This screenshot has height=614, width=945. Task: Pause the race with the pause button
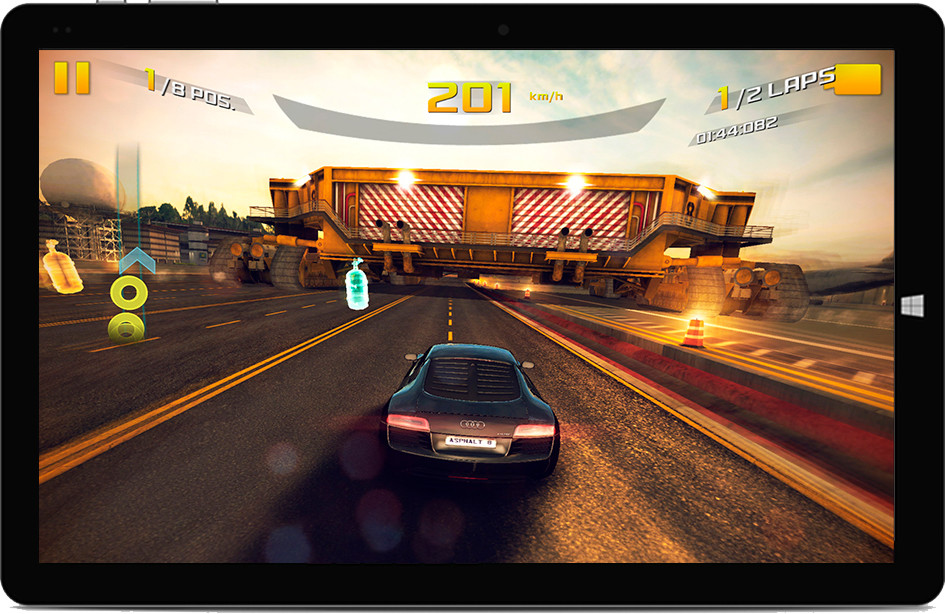coord(72,78)
